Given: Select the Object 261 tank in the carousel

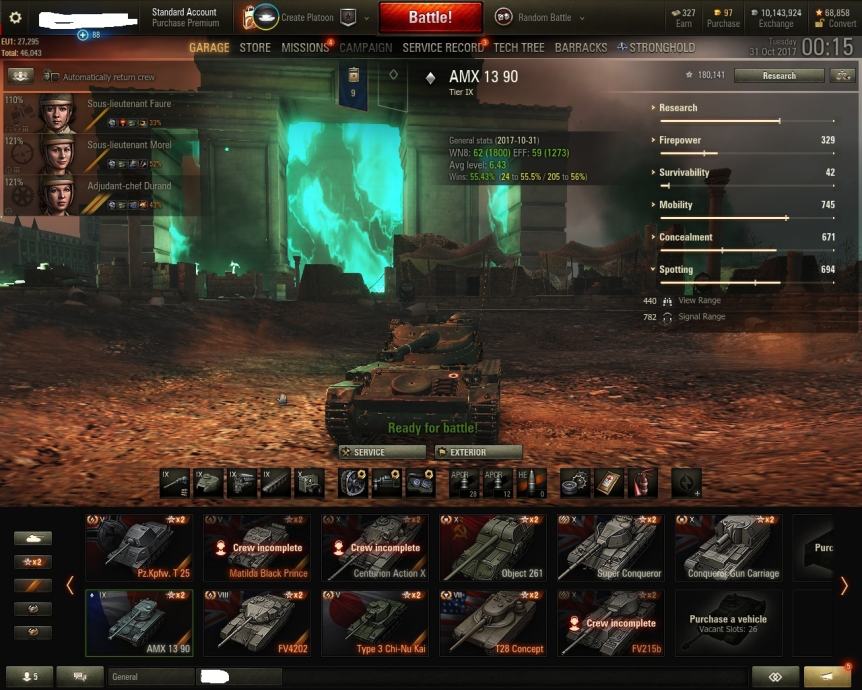Looking at the screenshot, I should (x=493, y=548).
